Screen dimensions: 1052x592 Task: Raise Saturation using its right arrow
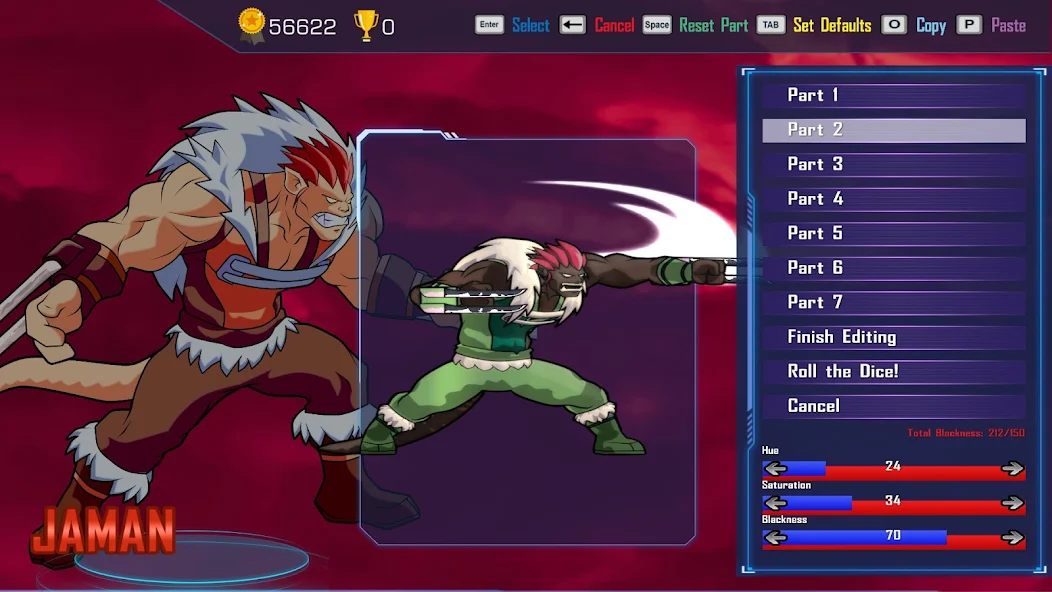coord(1012,502)
